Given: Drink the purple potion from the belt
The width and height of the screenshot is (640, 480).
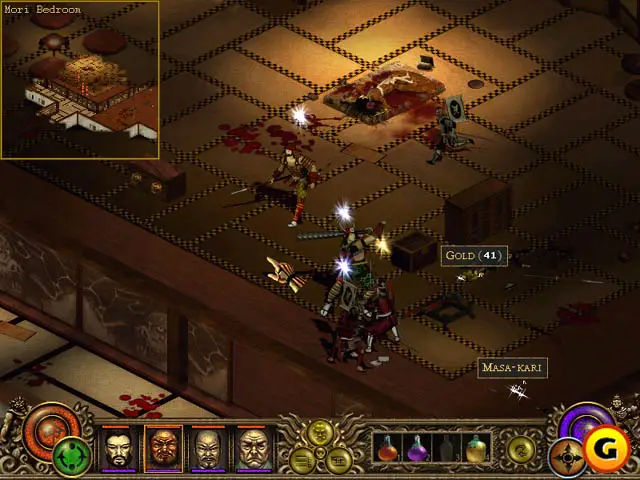Looking at the screenshot, I should [x=417, y=448].
